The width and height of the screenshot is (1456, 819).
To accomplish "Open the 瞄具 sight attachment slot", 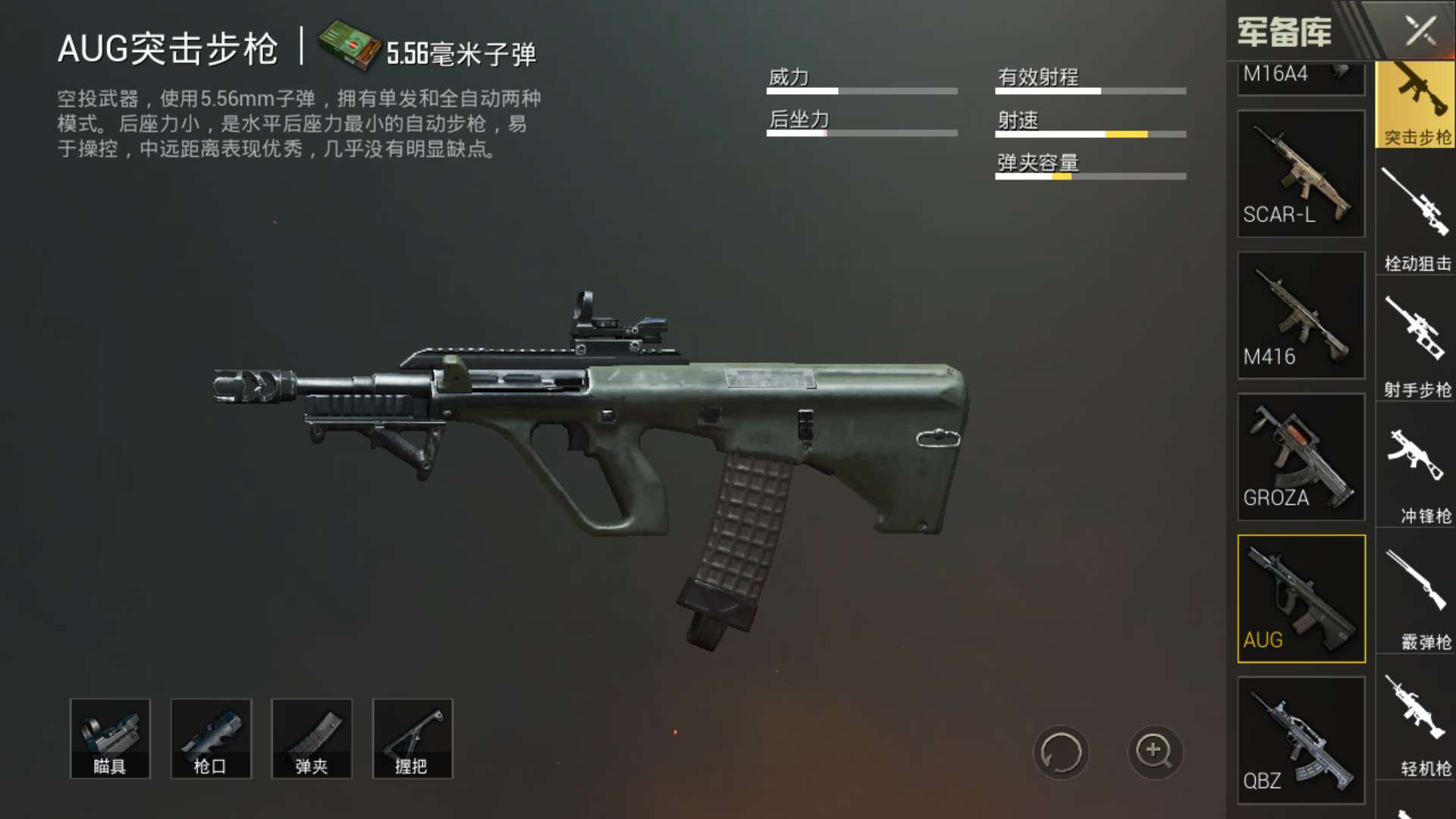I will [x=110, y=739].
